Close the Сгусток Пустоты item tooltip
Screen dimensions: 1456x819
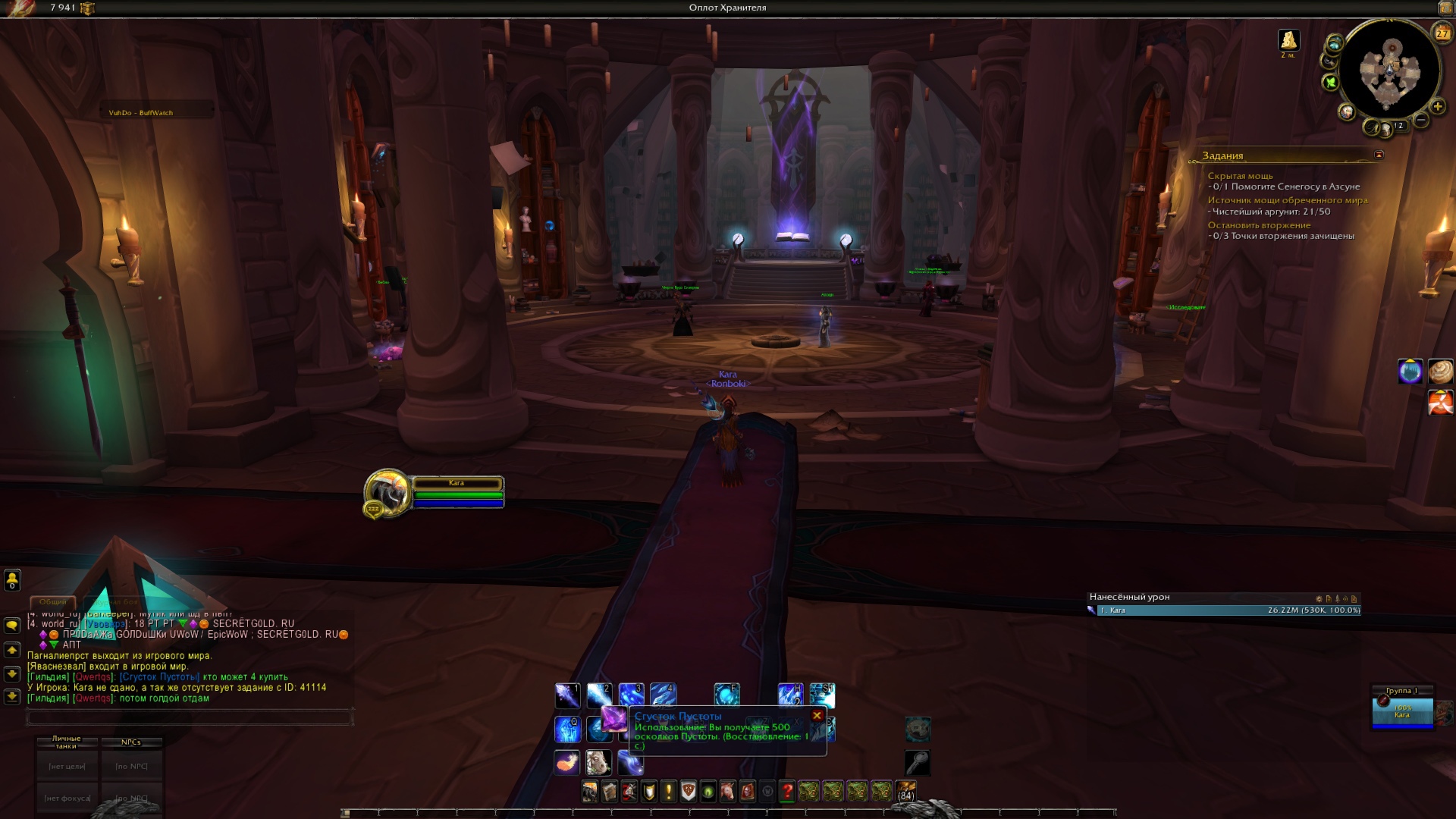click(817, 715)
